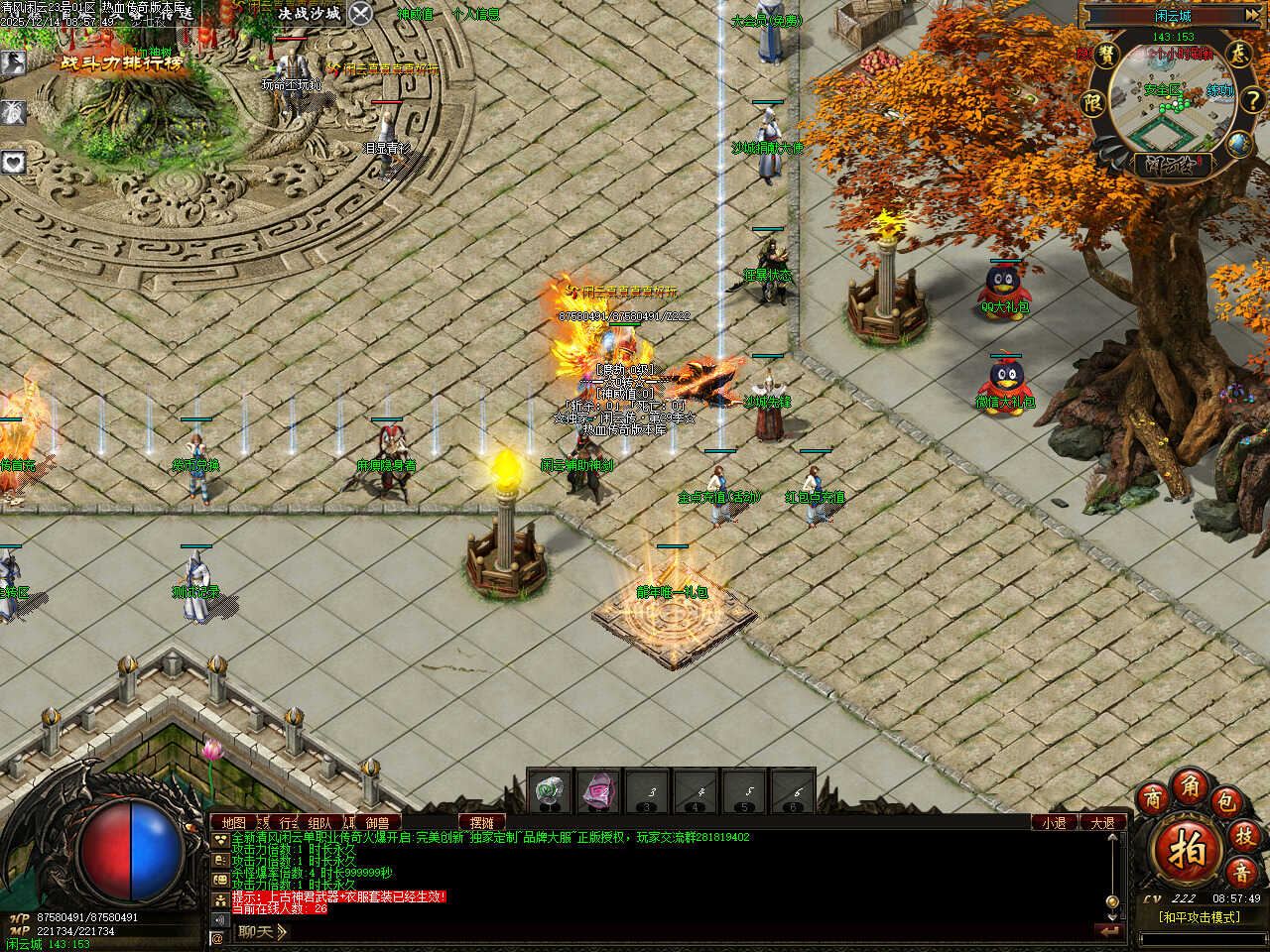This screenshot has width=1270, height=952.
Task: Select the 组队 team tab
Action: pyautogui.click(x=319, y=822)
